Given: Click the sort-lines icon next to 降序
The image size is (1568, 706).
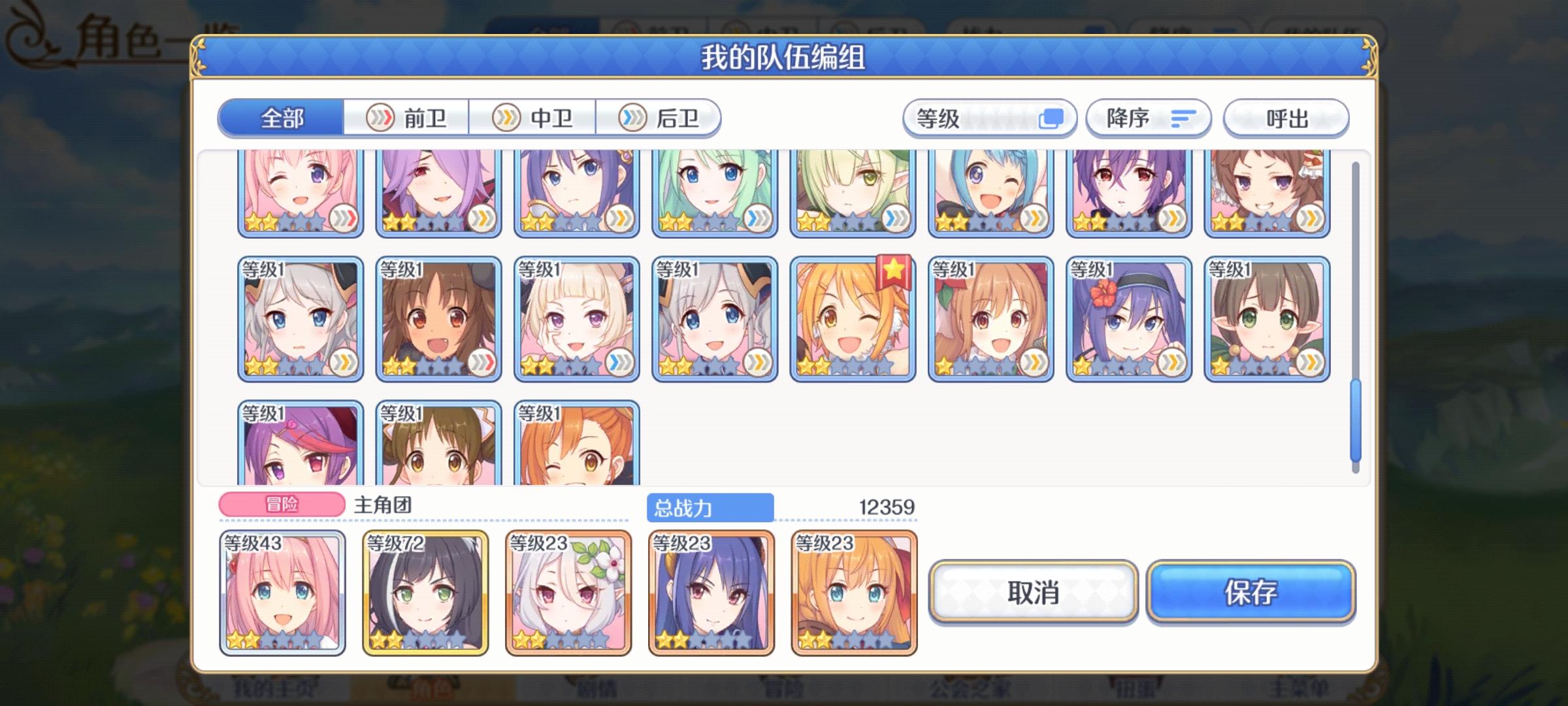Looking at the screenshot, I should (x=1180, y=118).
